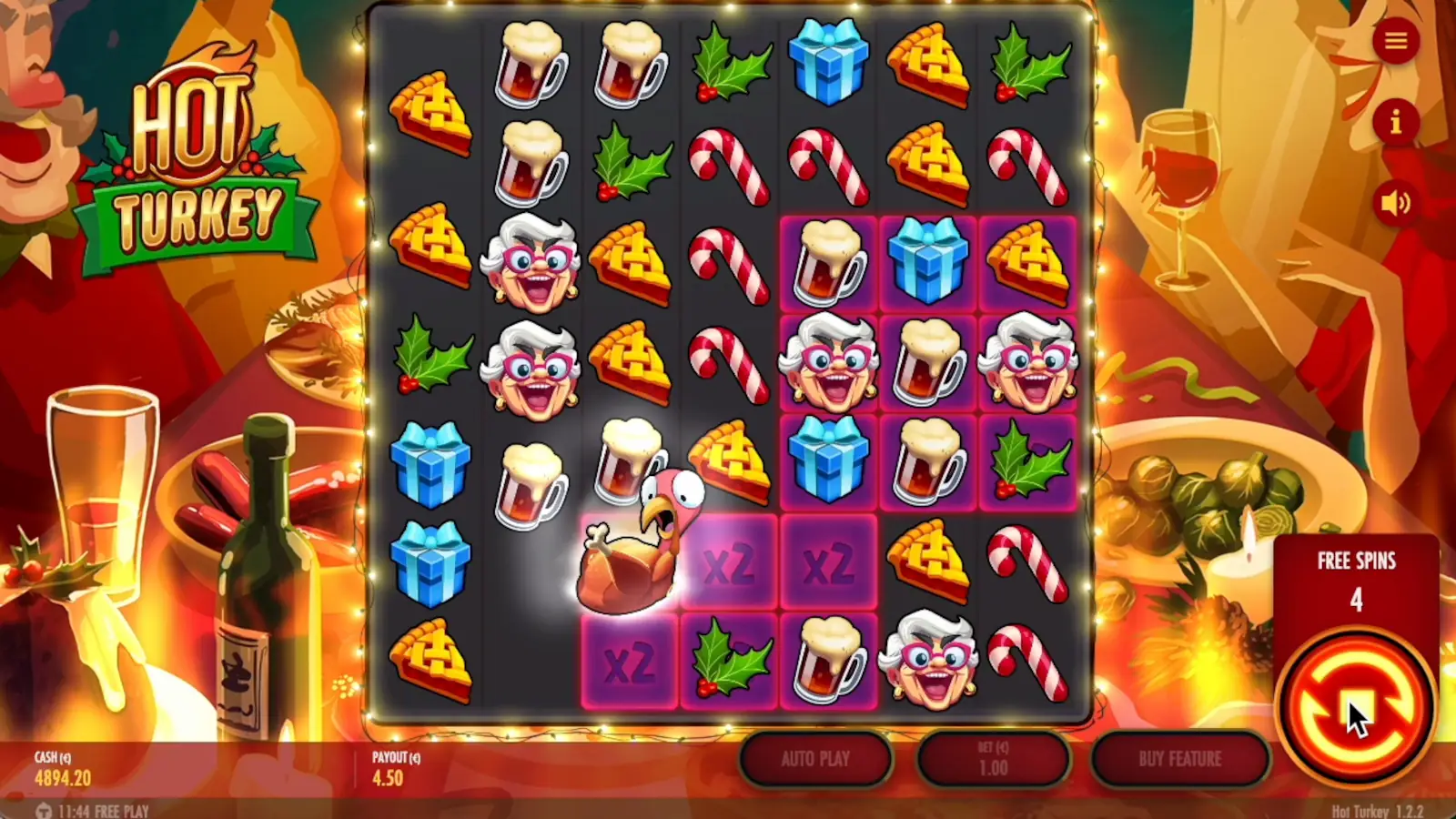Open the hamburger game menu

1397,42
